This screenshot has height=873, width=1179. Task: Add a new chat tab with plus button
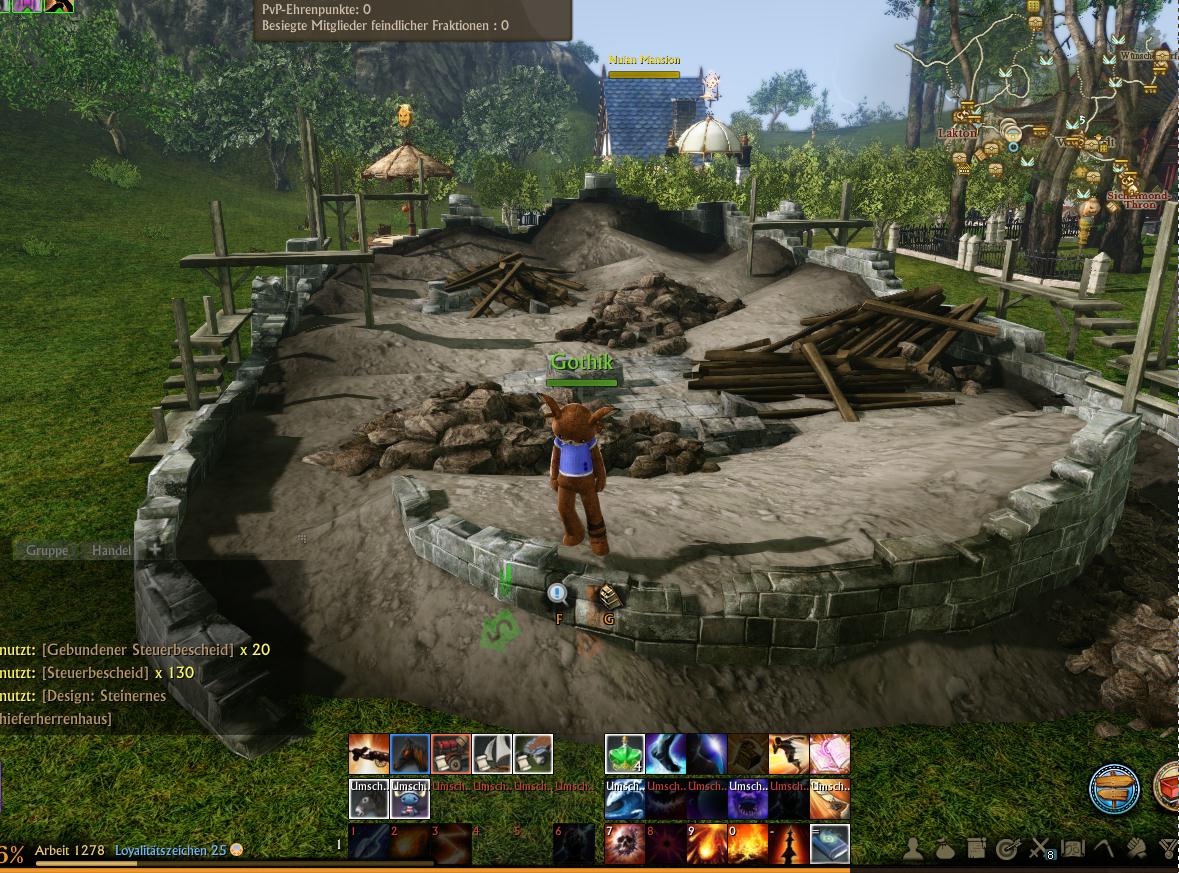155,549
